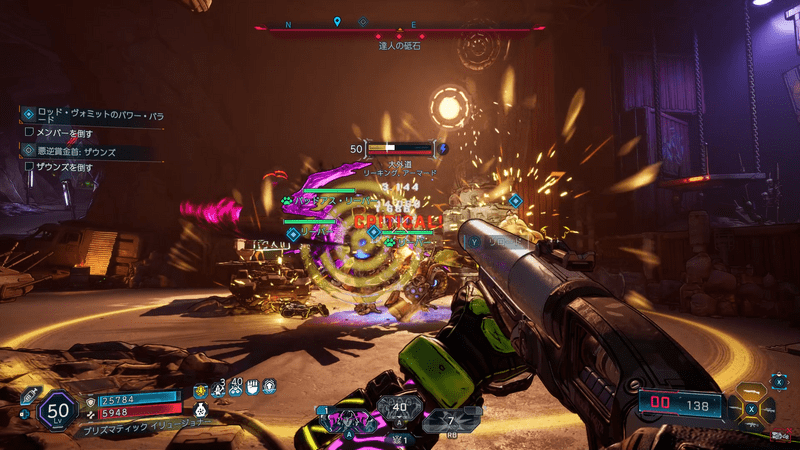Viewport: 800px width, 450px height.
Task: Click the fist buff icon
Action: click(253, 385)
